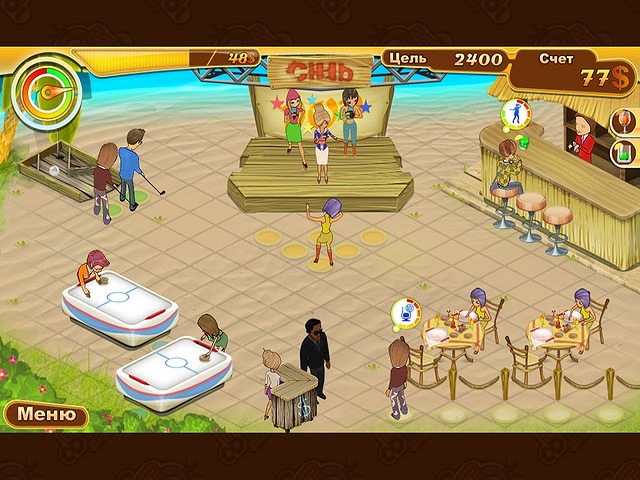Open the Меню button
Image resolution: width=640 pixels, height=480 pixels.
click(46, 414)
